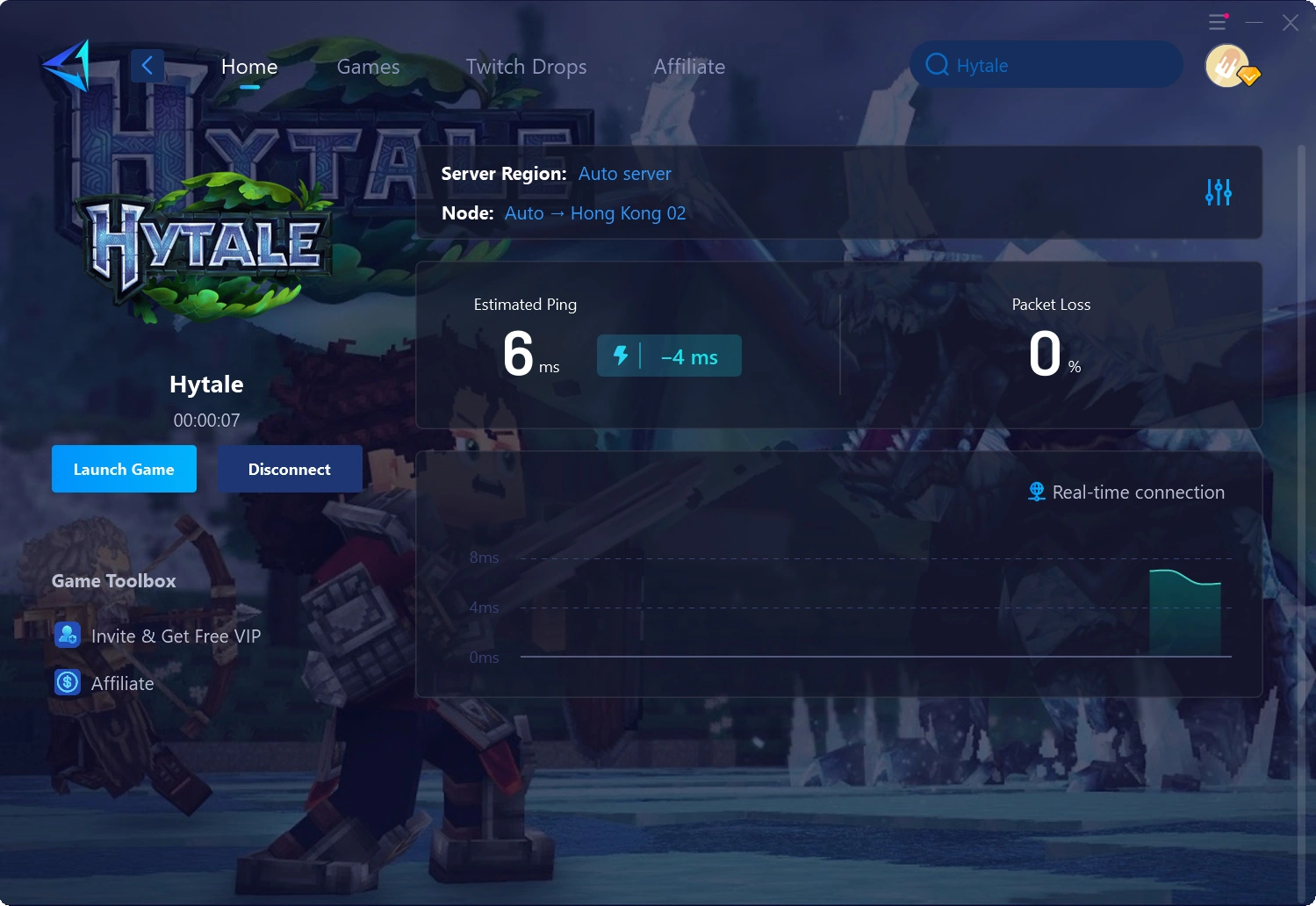Click the Real-time connection globe icon

(x=1036, y=492)
